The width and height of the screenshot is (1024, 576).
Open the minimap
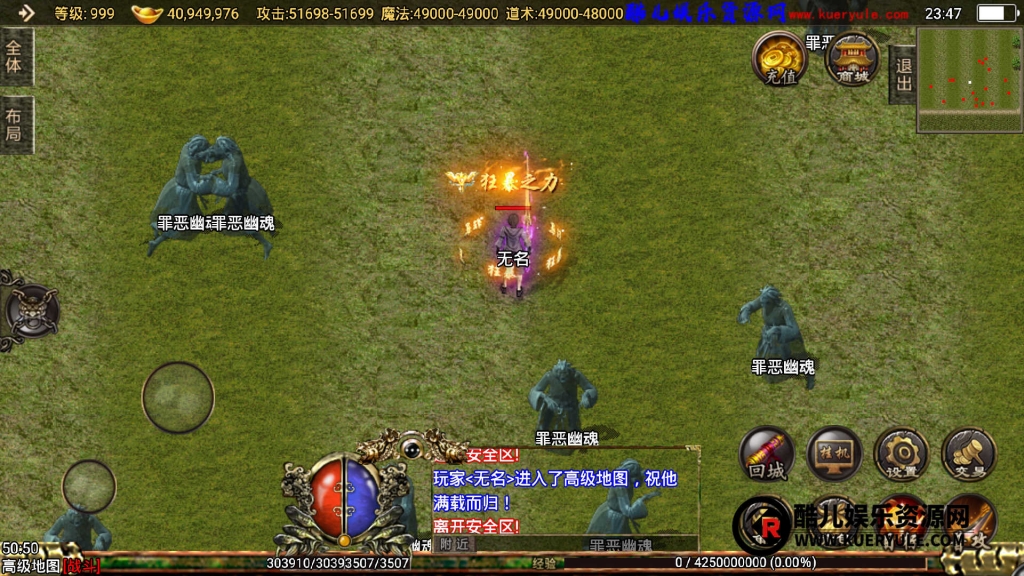(x=968, y=79)
